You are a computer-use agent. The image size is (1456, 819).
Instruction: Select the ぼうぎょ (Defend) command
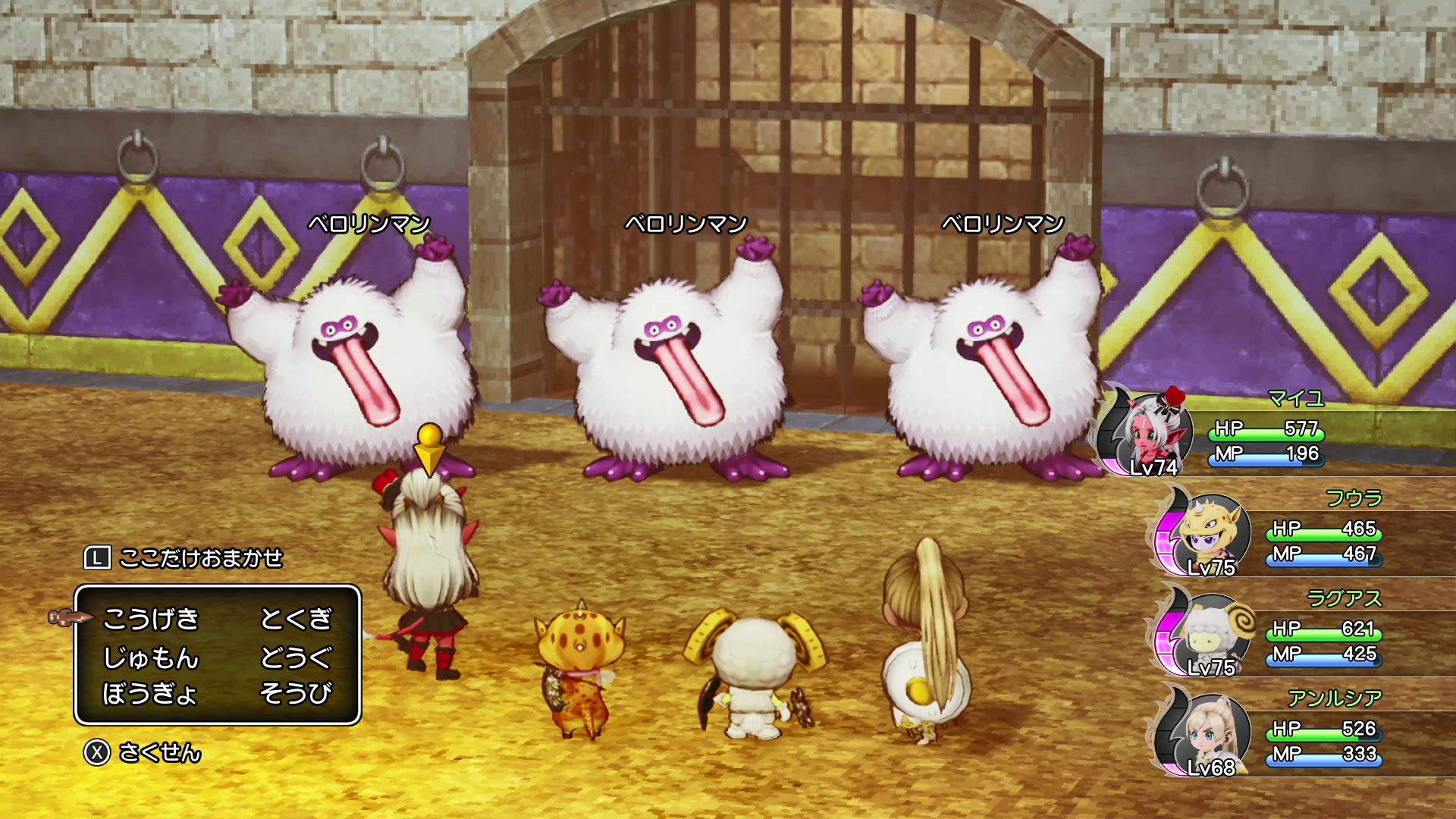[149, 693]
